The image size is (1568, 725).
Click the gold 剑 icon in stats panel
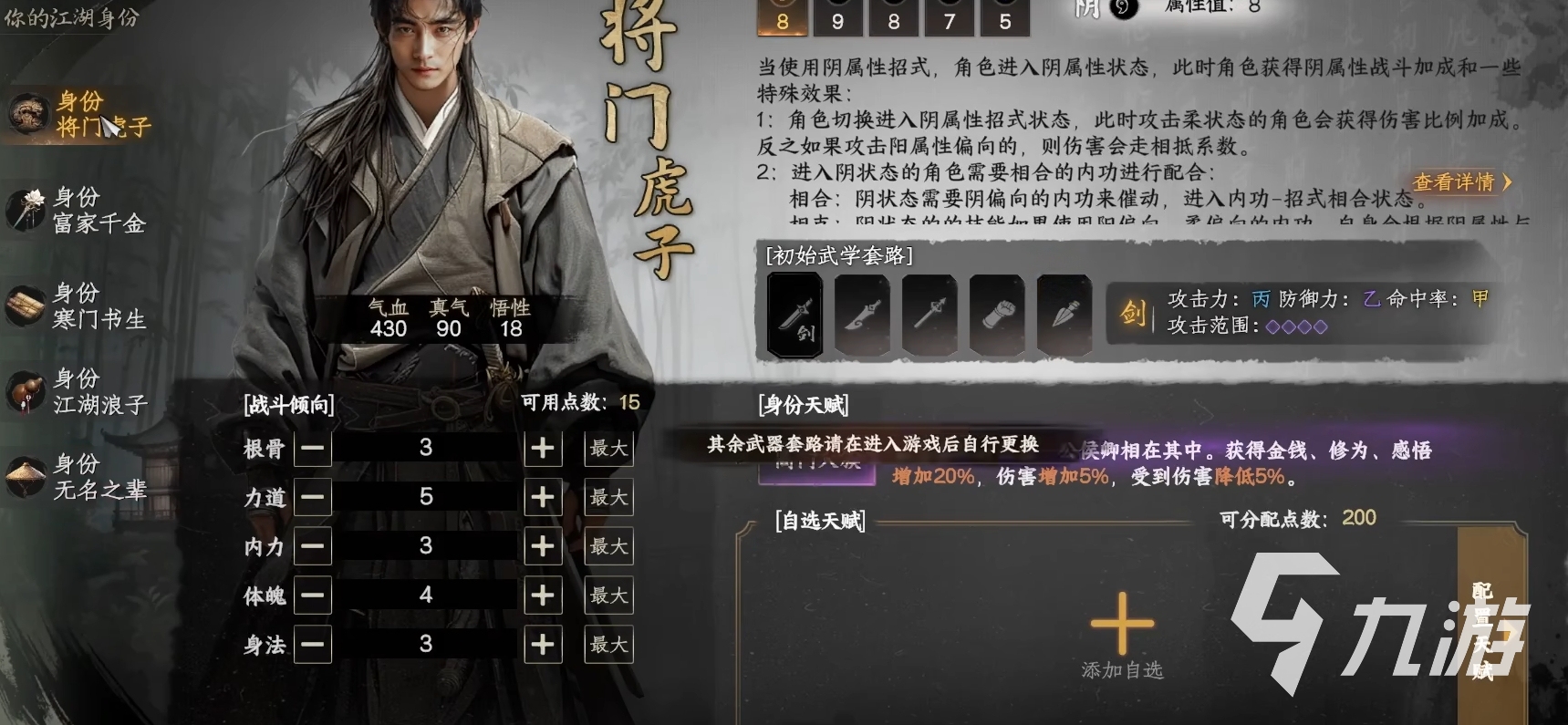[1133, 310]
